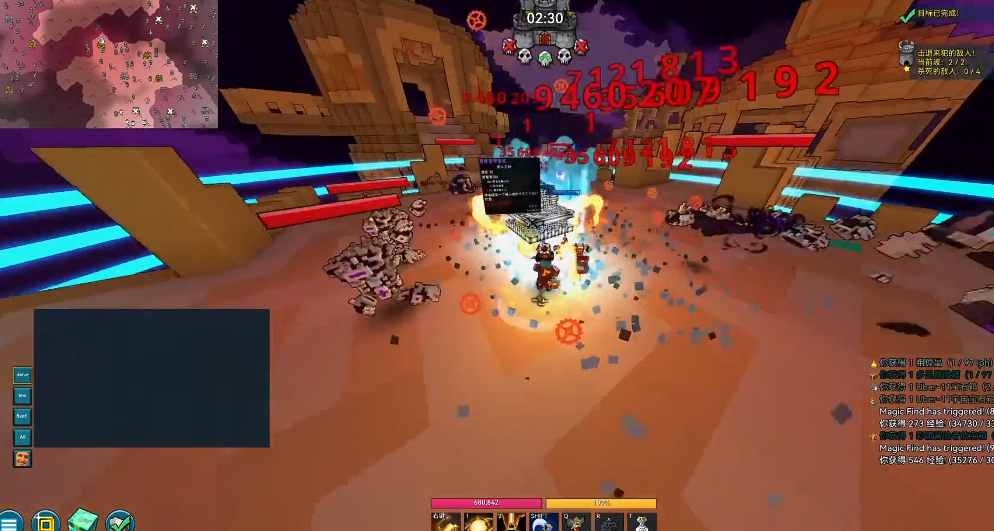Click inside the dark chat window
This screenshot has width=994, height=531.
point(151,377)
